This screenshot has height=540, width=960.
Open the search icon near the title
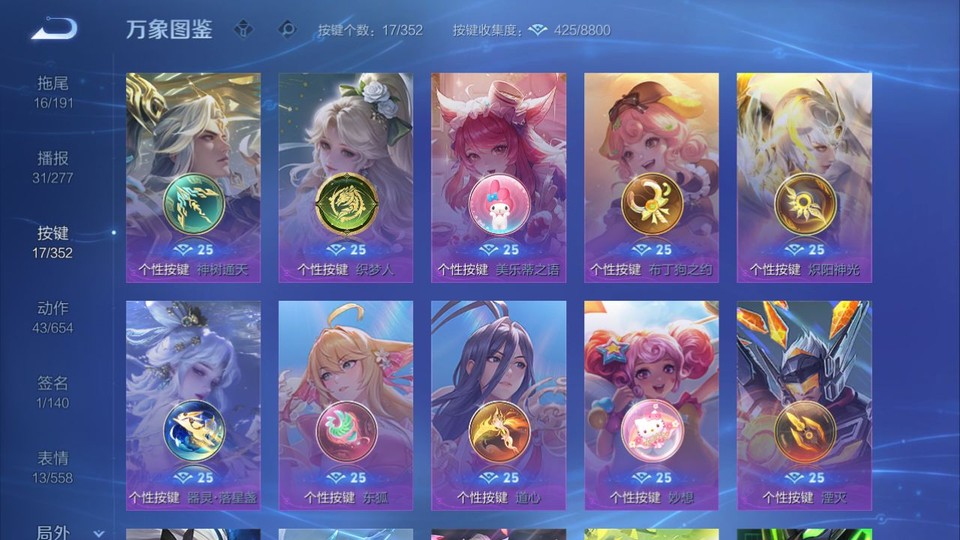[x=288, y=29]
